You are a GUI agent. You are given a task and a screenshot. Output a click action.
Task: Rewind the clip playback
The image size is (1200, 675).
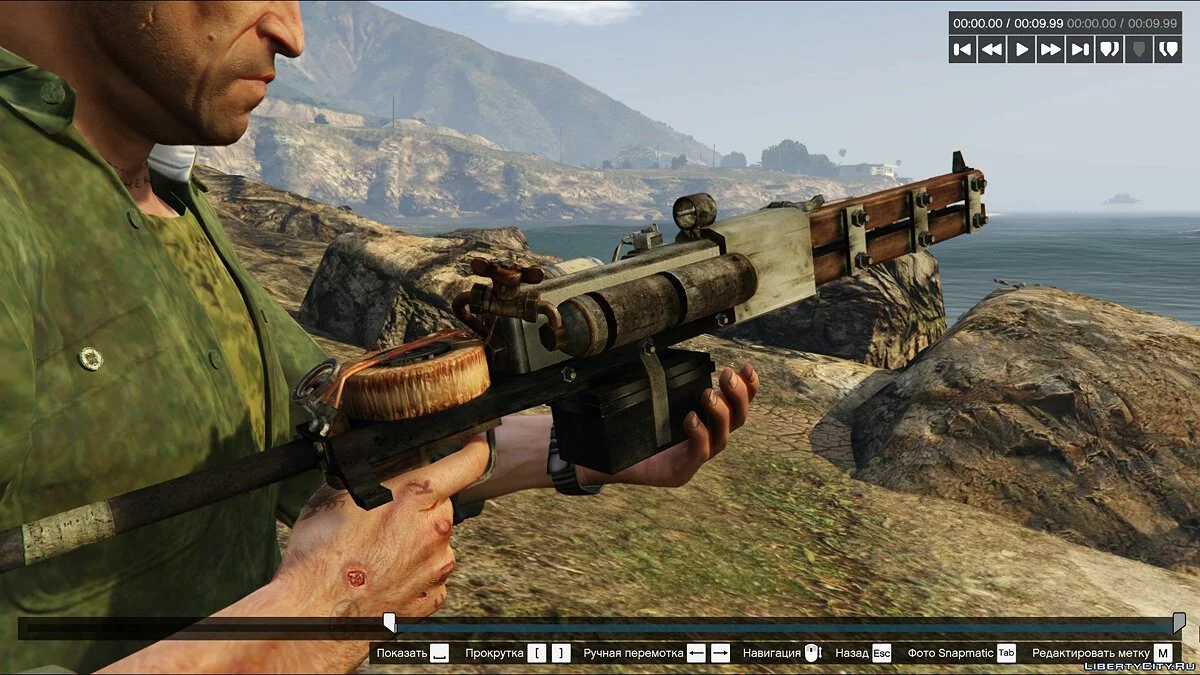click(992, 49)
